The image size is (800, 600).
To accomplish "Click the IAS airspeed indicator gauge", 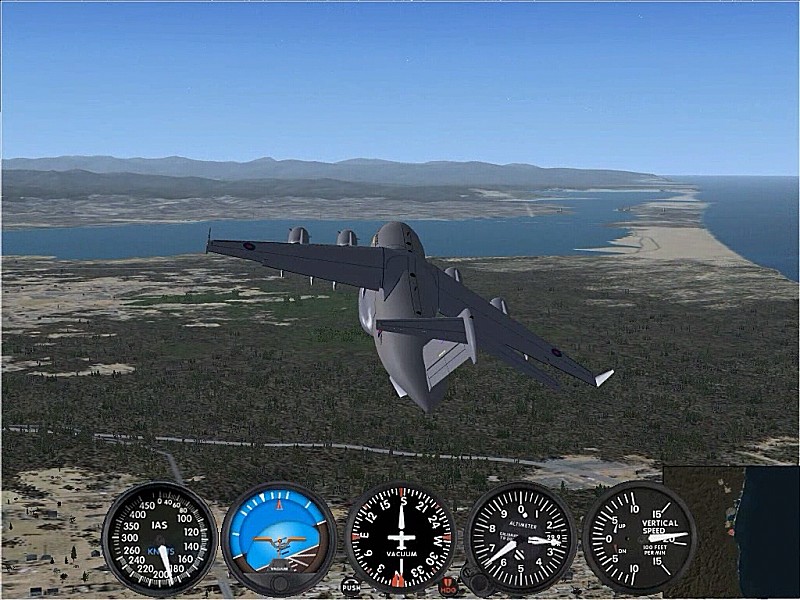I will [159, 538].
